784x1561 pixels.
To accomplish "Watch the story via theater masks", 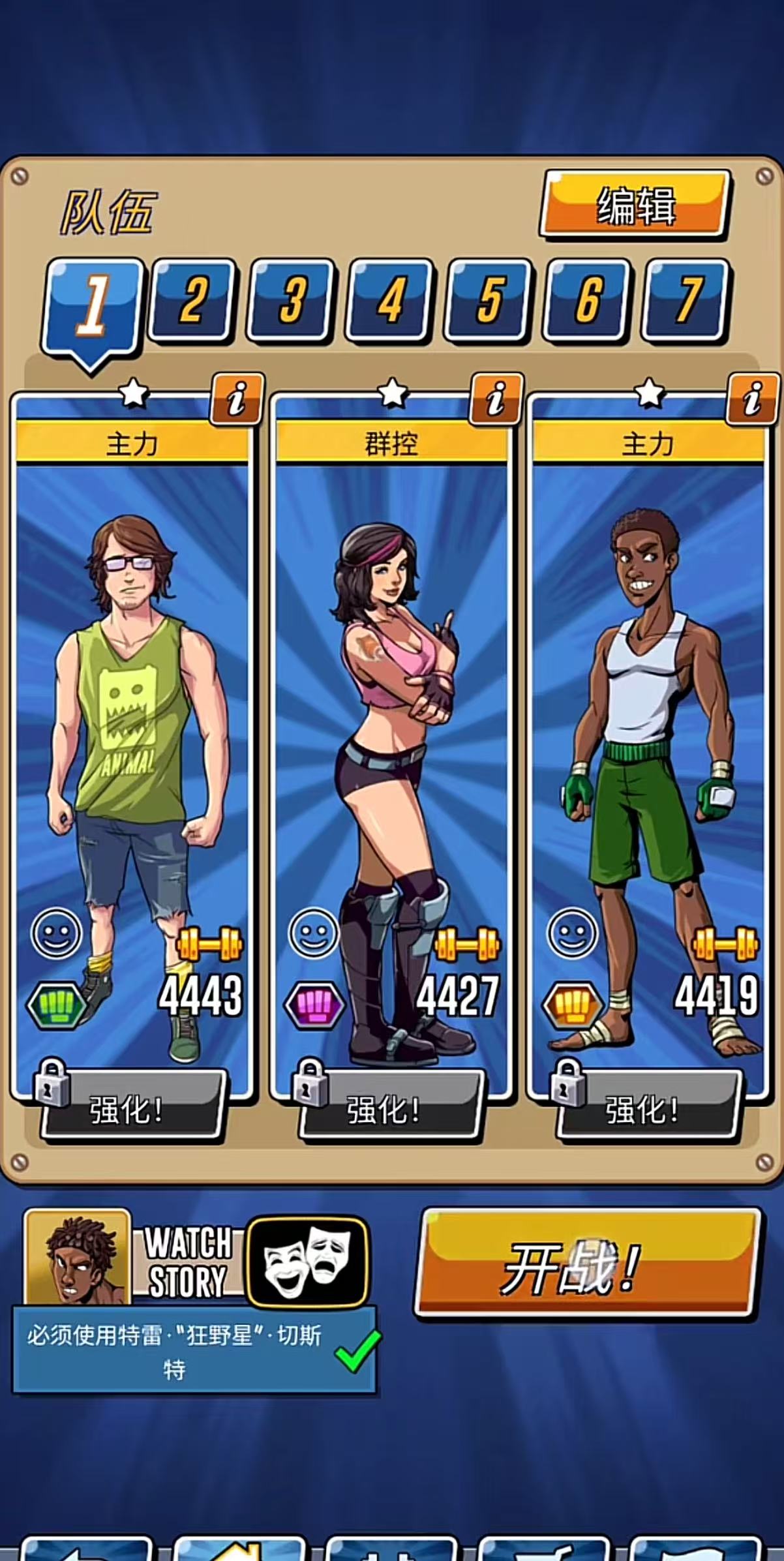I will pyautogui.click(x=308, y=1261).
